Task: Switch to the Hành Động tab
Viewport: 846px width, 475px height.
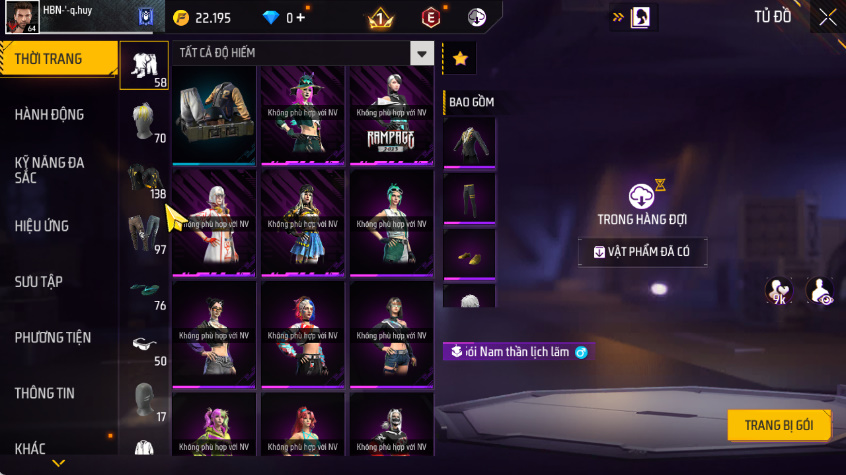Action: pos(50,115)
